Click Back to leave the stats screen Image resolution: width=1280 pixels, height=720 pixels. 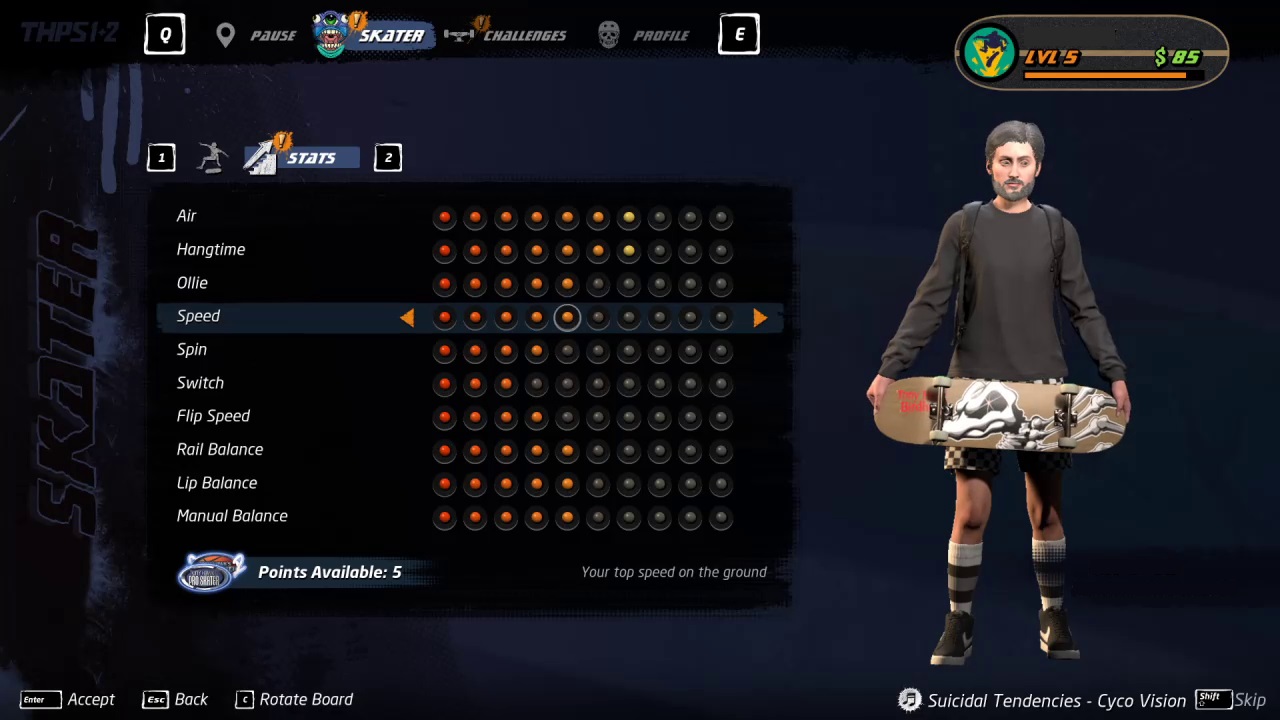(176, 699)
